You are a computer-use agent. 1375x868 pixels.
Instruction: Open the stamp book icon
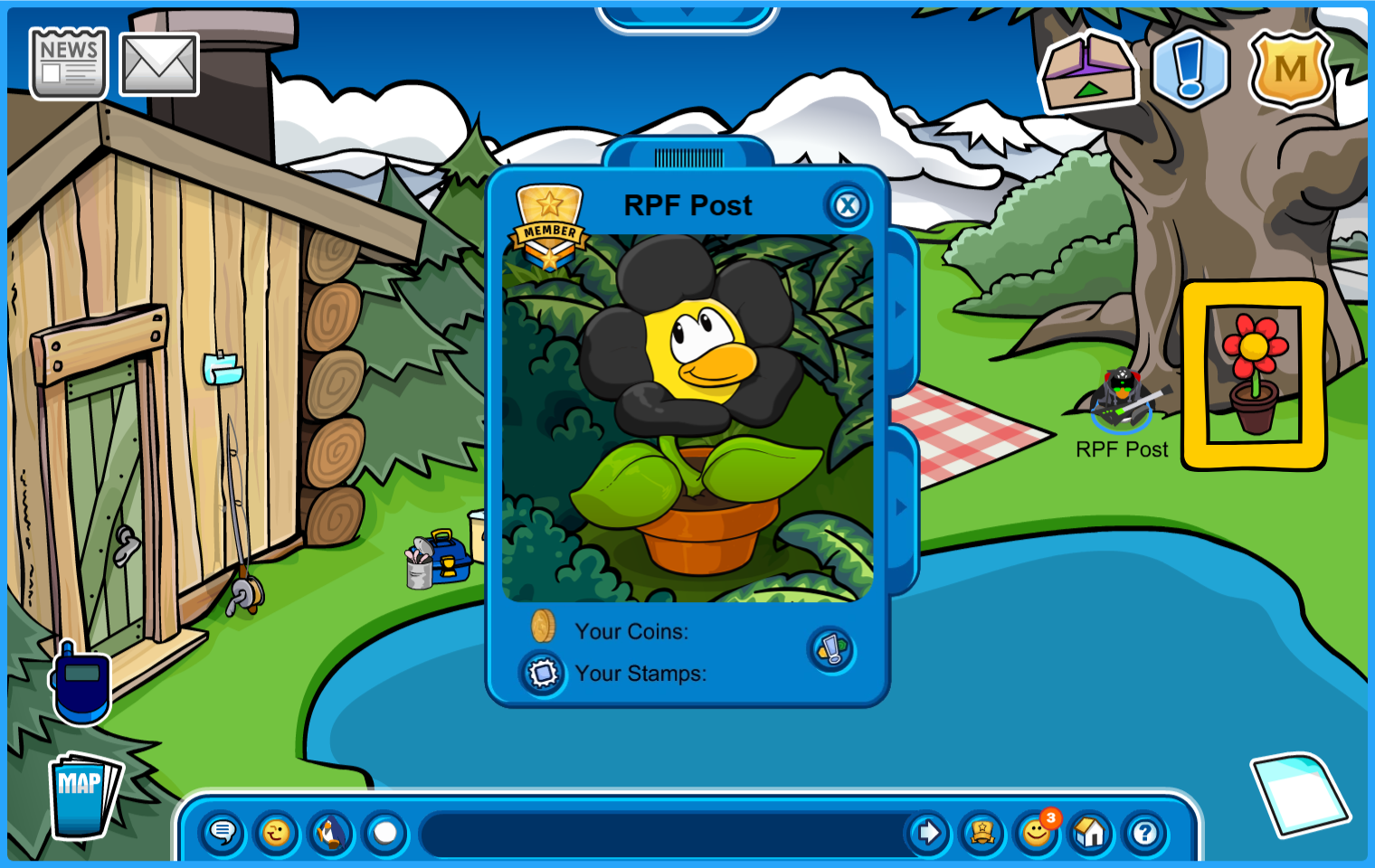[x=543, y=674]
